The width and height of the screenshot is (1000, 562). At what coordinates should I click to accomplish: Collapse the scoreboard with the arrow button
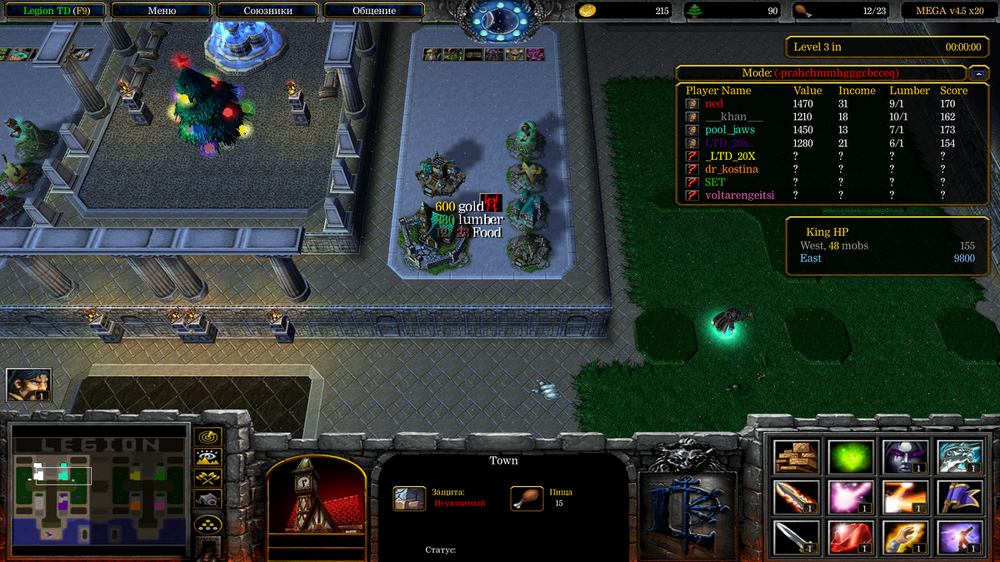pos(980,73)
